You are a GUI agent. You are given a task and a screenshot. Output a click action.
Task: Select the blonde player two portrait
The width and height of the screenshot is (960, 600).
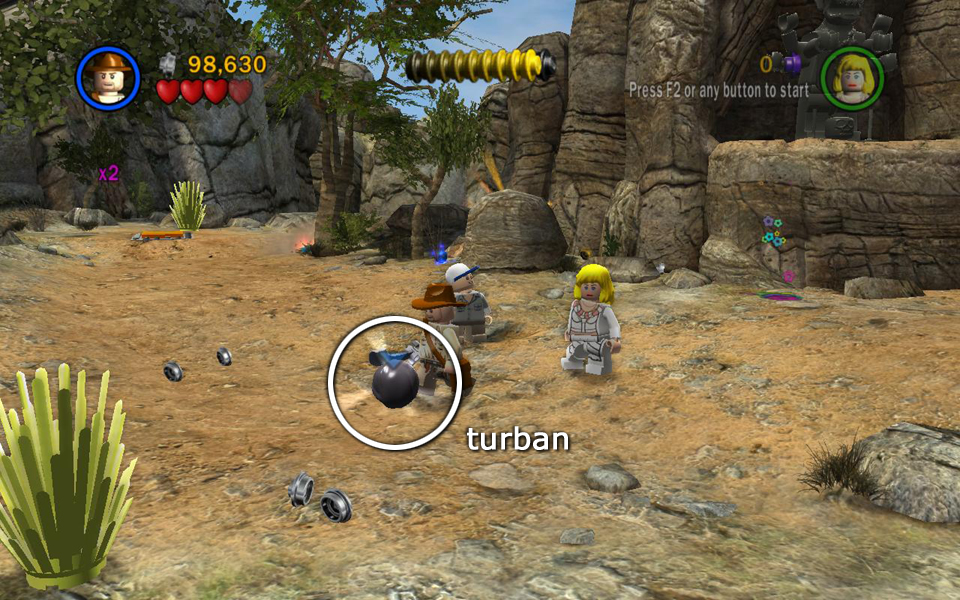pyautogui.click(x=852, y=77)
